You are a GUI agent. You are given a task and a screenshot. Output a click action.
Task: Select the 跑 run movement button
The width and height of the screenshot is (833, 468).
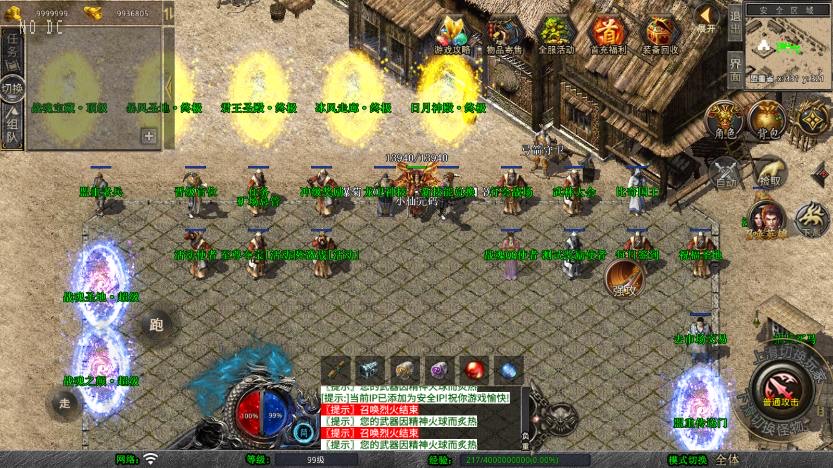click(155, 324)
